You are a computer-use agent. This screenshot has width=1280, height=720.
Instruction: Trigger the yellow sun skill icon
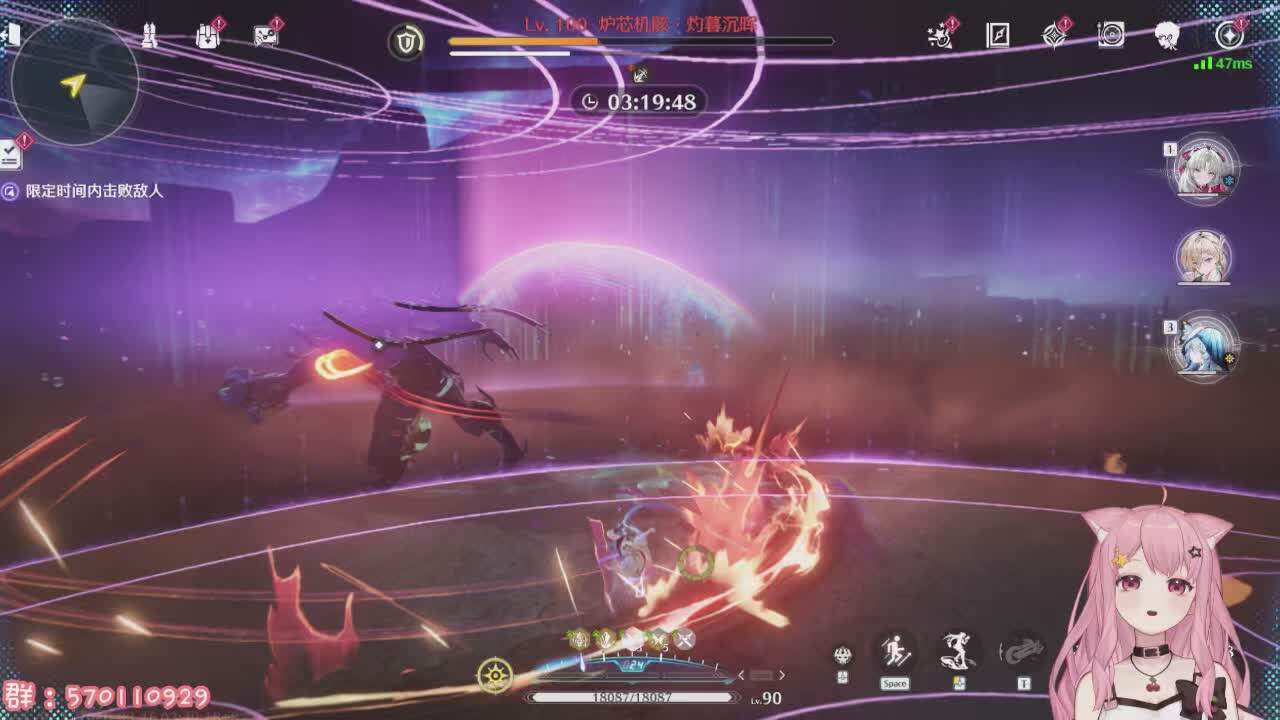495,676
